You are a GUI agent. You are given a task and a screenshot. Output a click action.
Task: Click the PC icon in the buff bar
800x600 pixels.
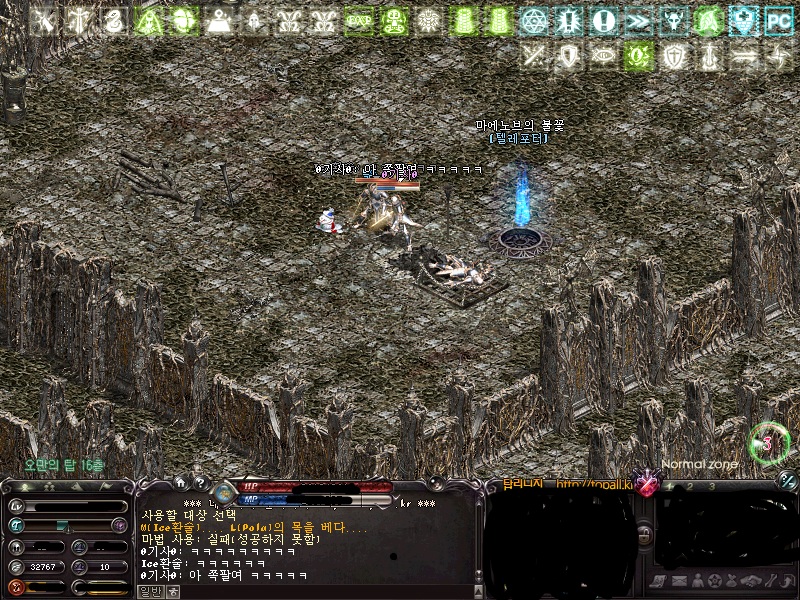777,20
